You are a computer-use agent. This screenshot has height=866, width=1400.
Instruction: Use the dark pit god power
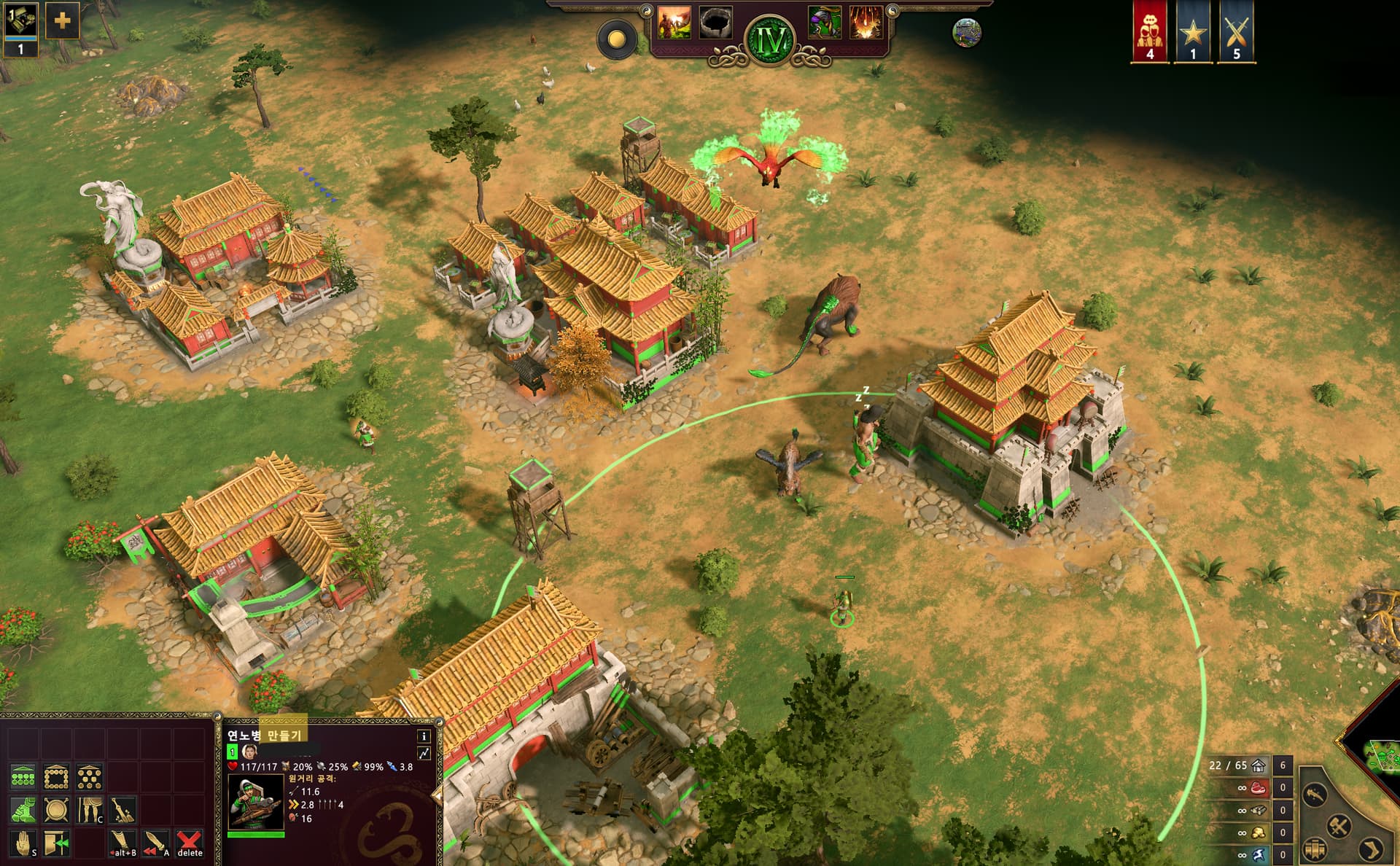716,23
